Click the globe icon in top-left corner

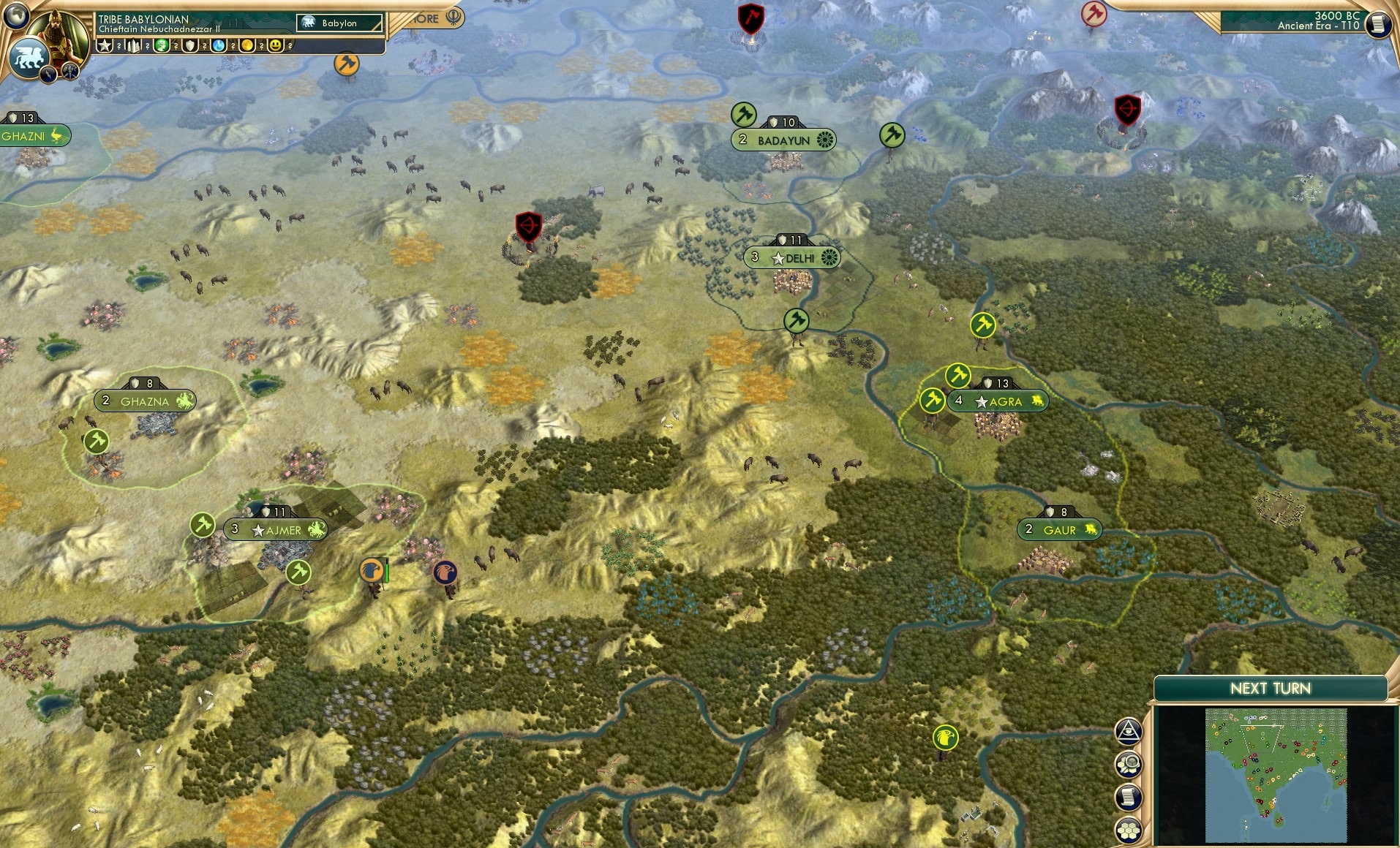click(15, 16)
